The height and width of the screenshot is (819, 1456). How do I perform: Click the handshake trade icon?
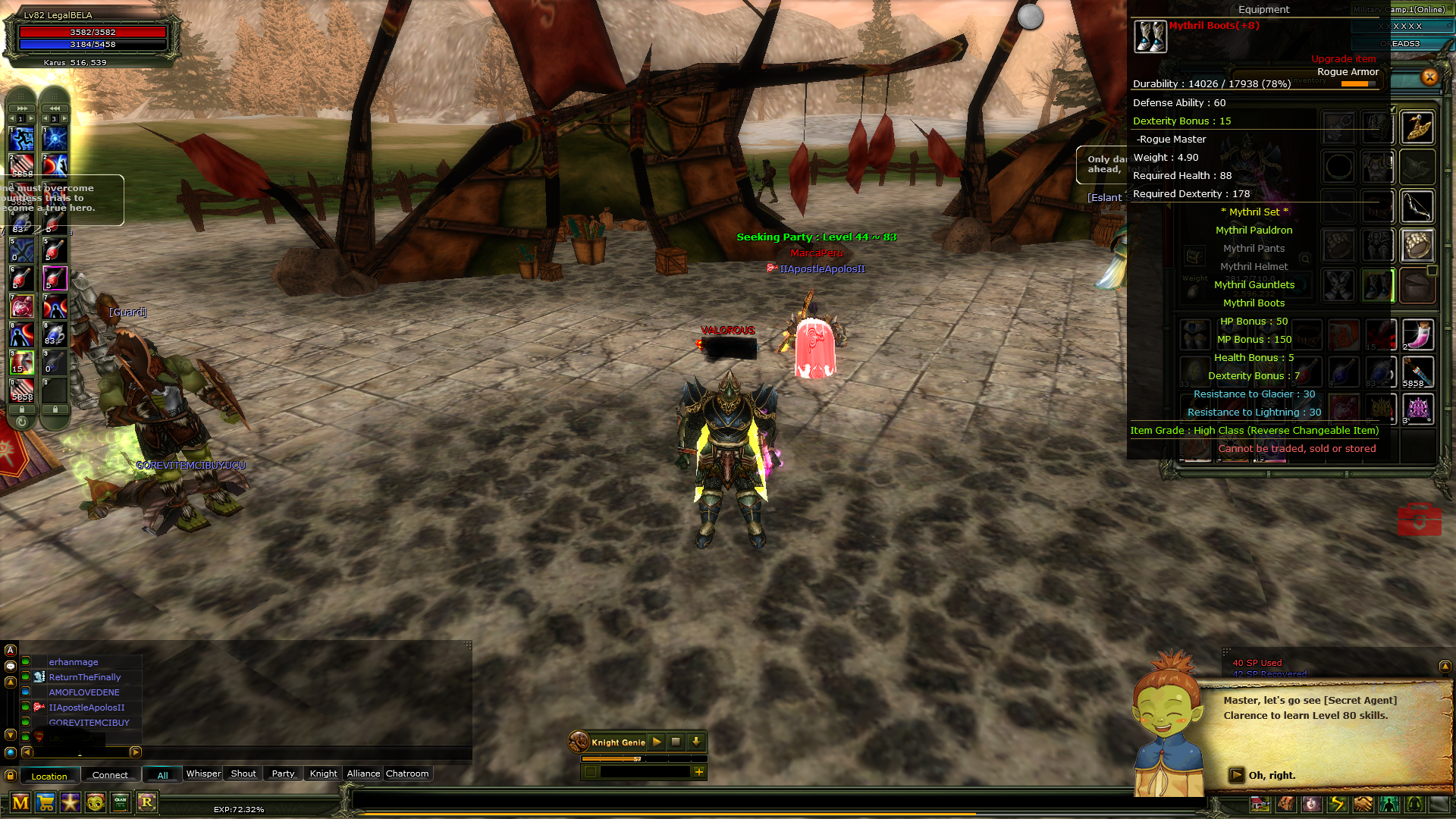(1363, 804)
